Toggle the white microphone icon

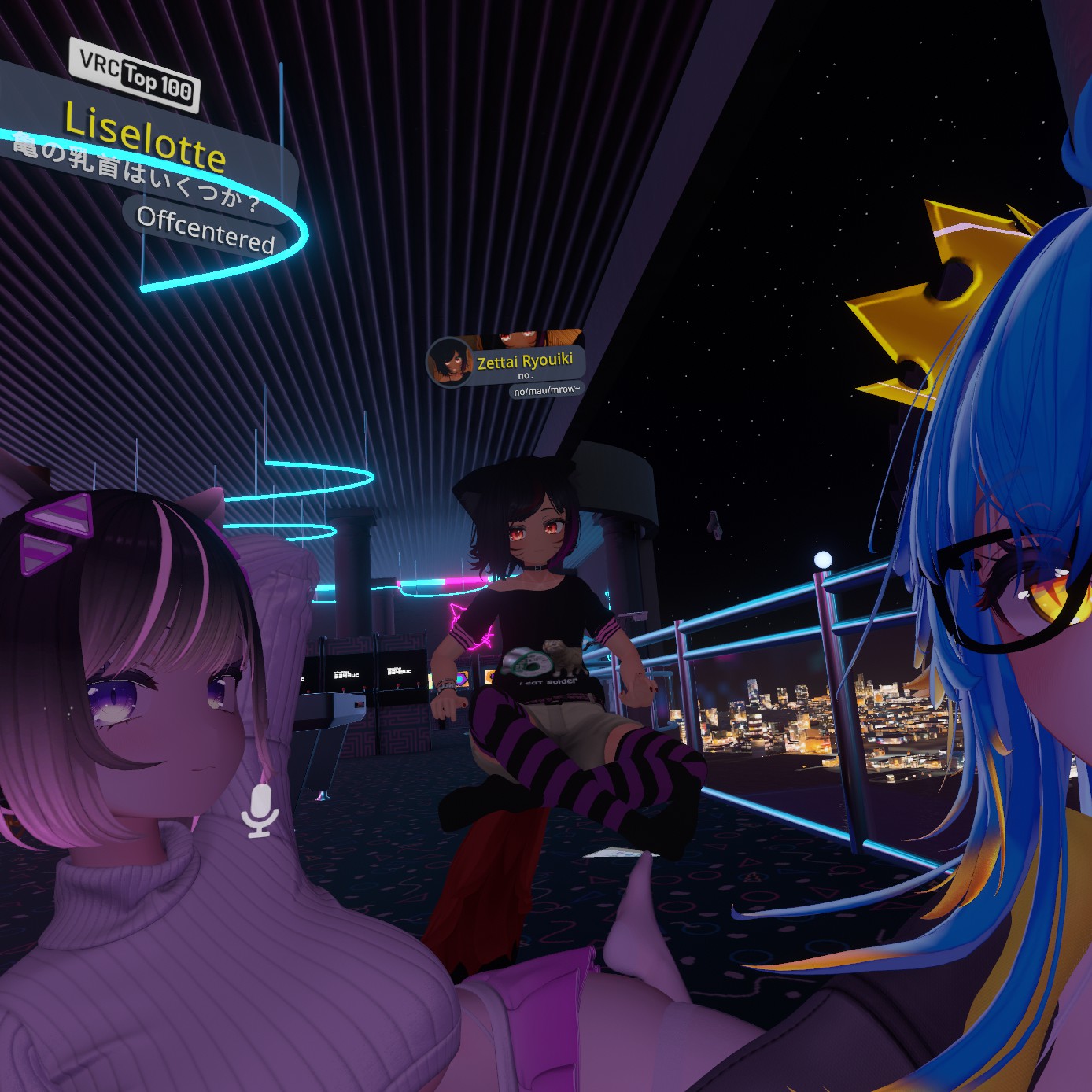tap(260, 810)
